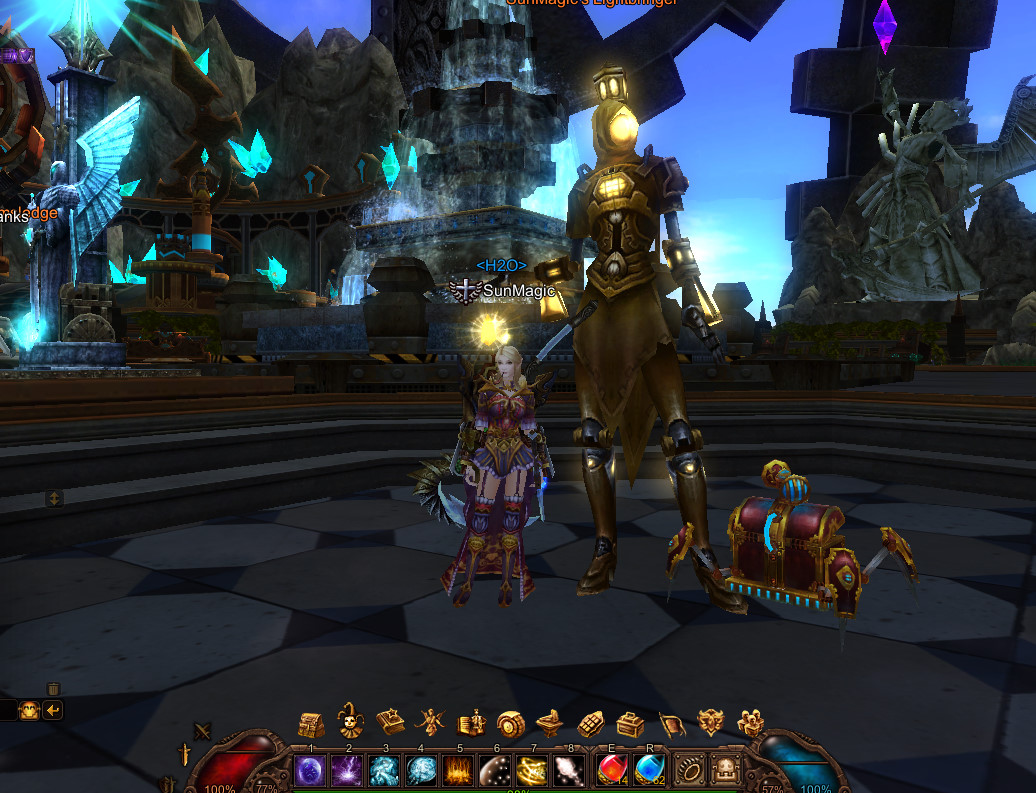Image resolution: width=1036 pixels, height=793 pixels.
Task: Click the chat emoji face button
Action: [29, 710]
